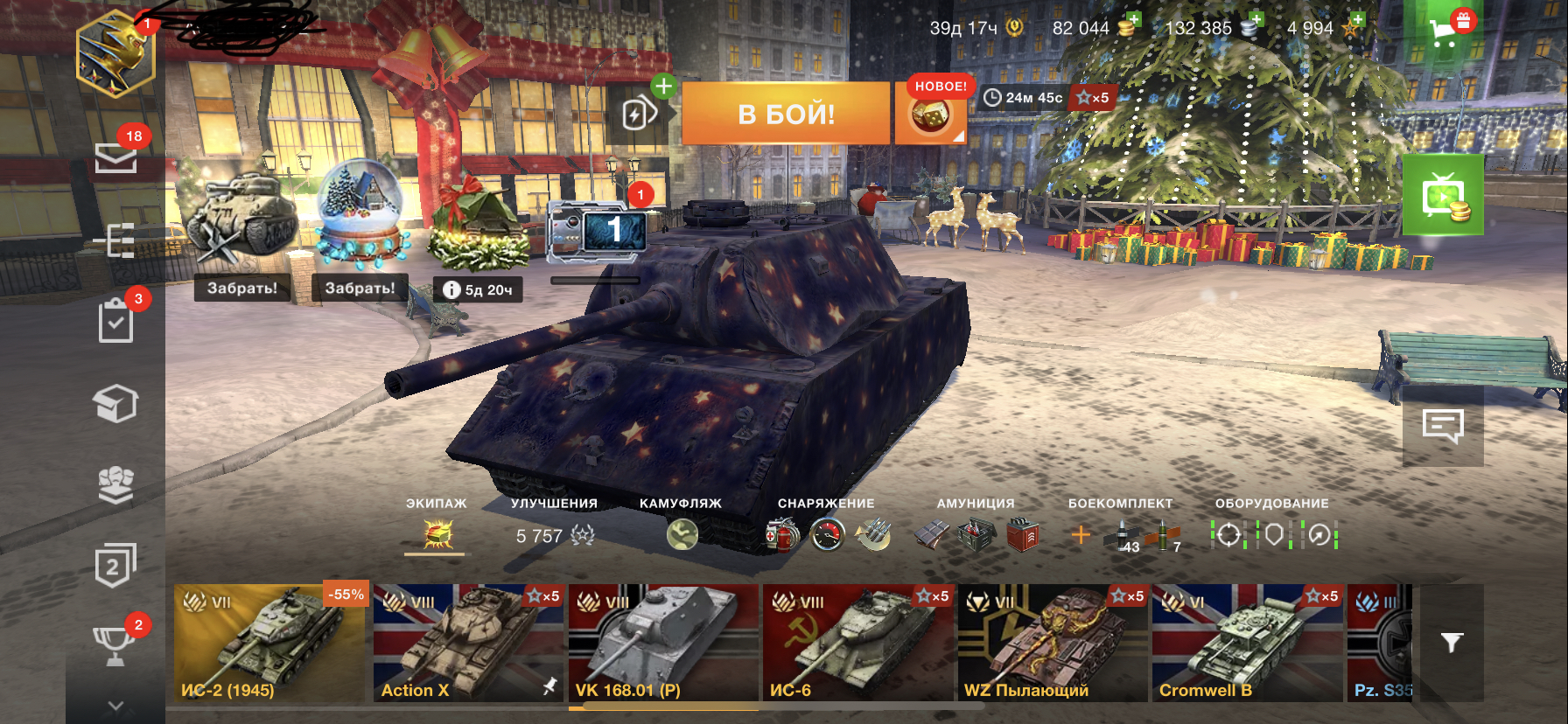The height and width of the screenshot is (724, 1568).
Task: Open the clan fist icon
Action: pos(115,484)
